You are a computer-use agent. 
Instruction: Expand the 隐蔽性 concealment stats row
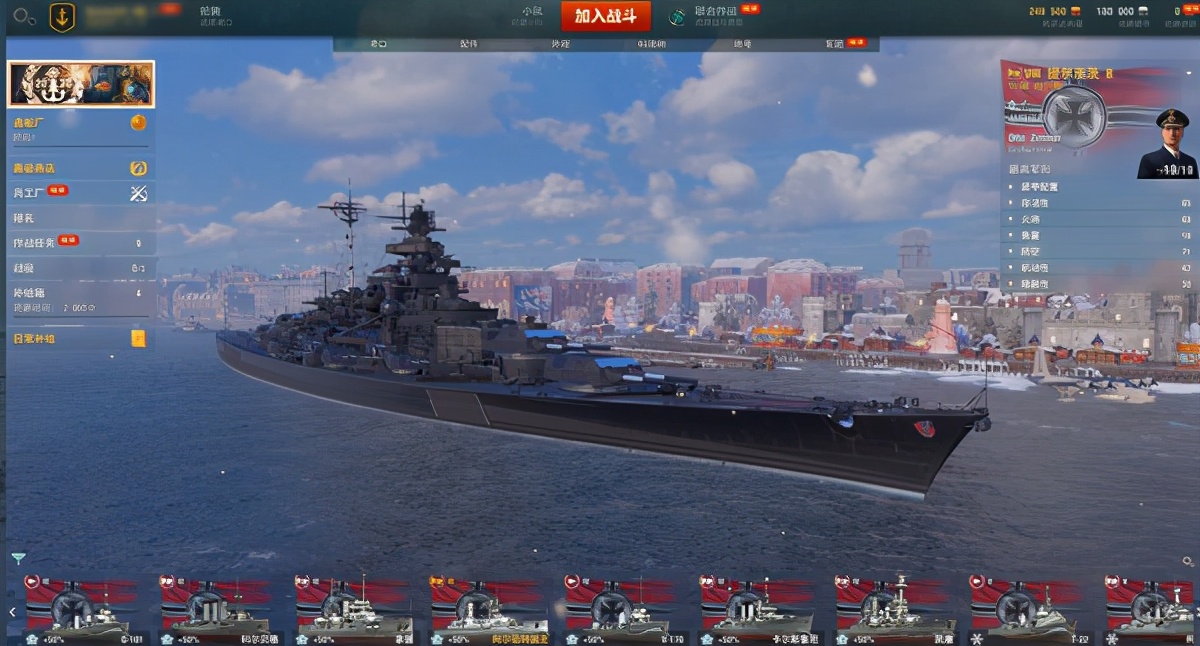point(1099,285)
